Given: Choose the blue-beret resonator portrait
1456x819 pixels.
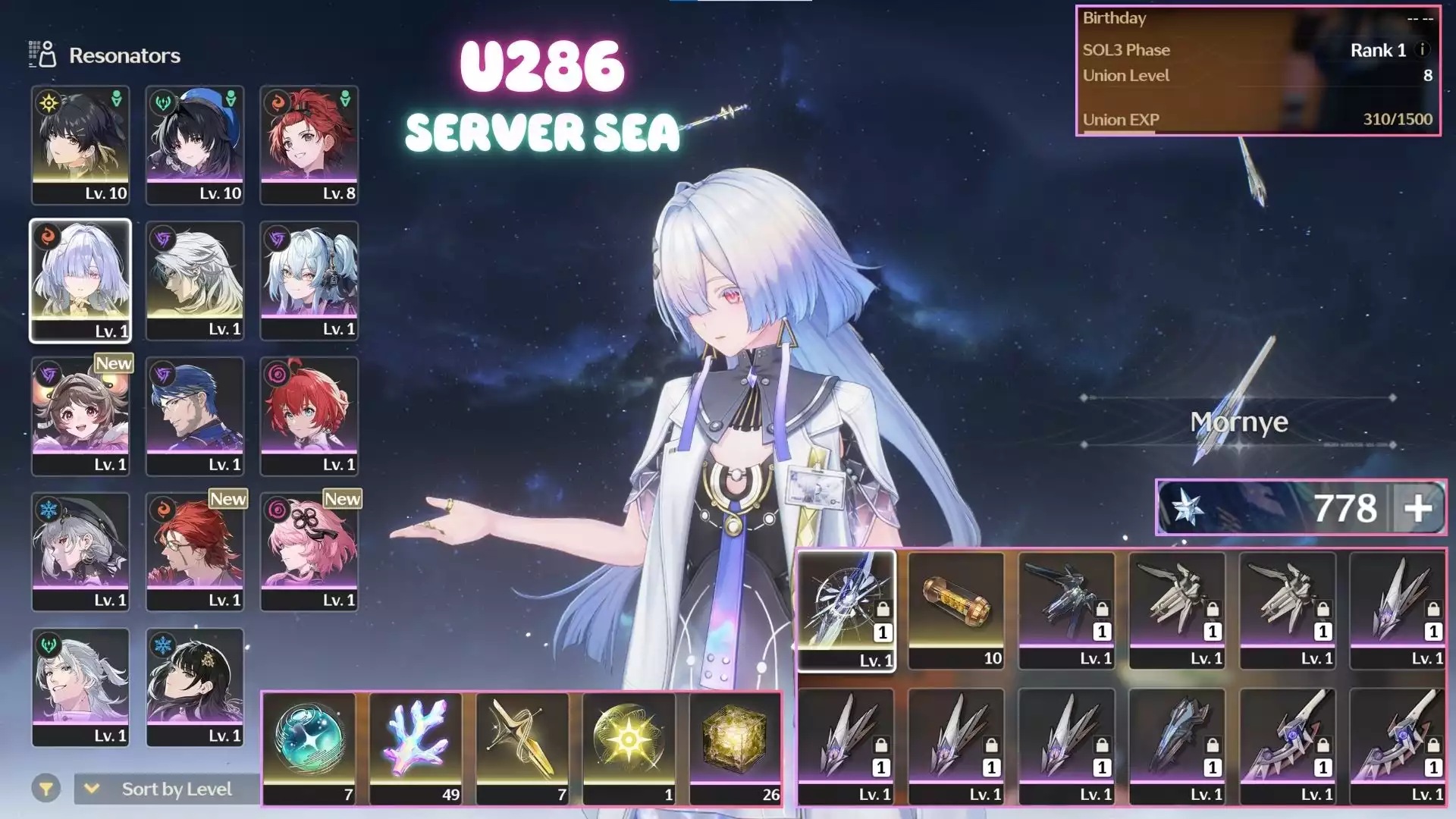Looking at the screenshot, I should click(195, 145).
